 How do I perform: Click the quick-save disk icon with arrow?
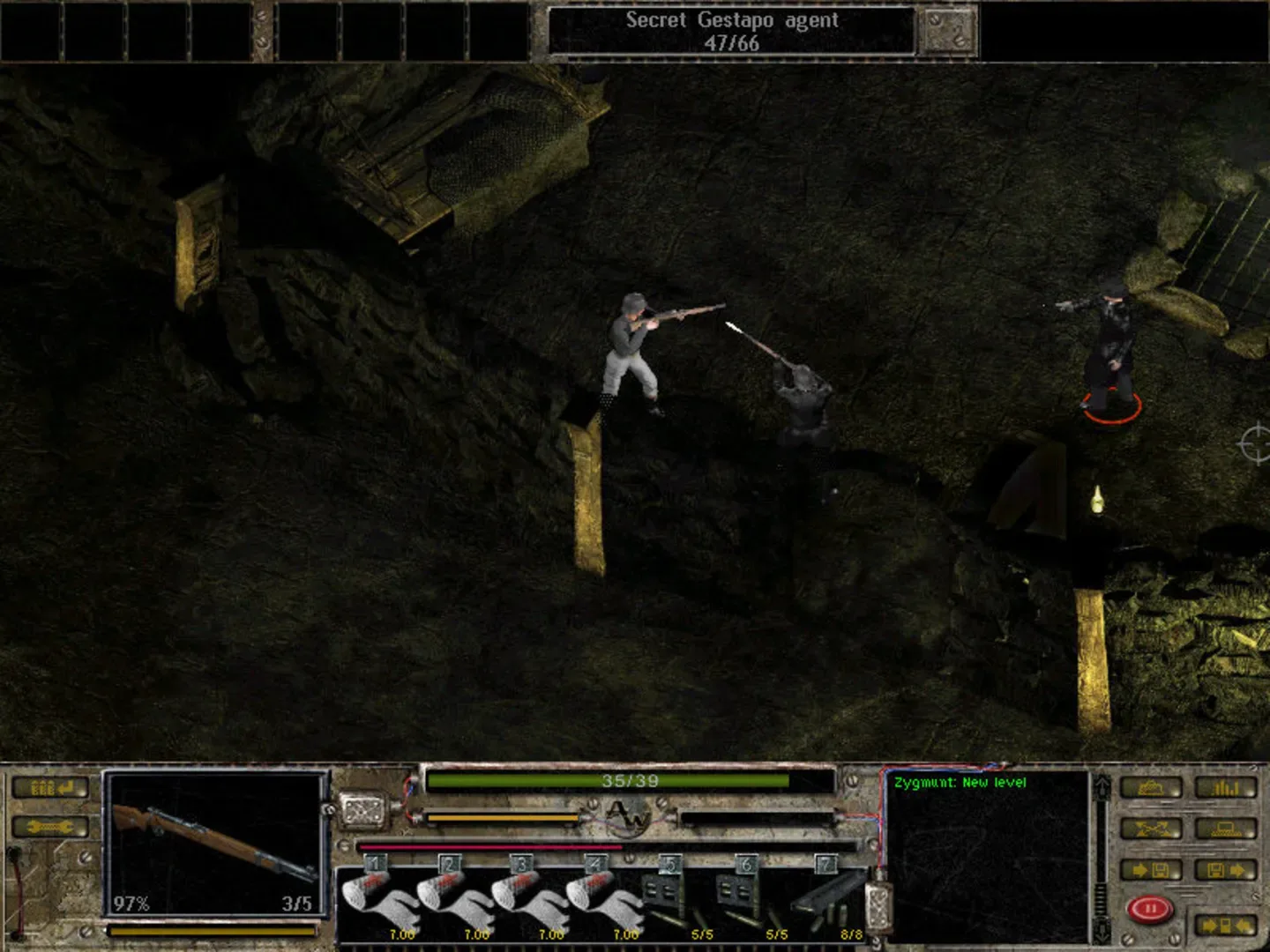pyautogui.click(x=1151, y=869)
